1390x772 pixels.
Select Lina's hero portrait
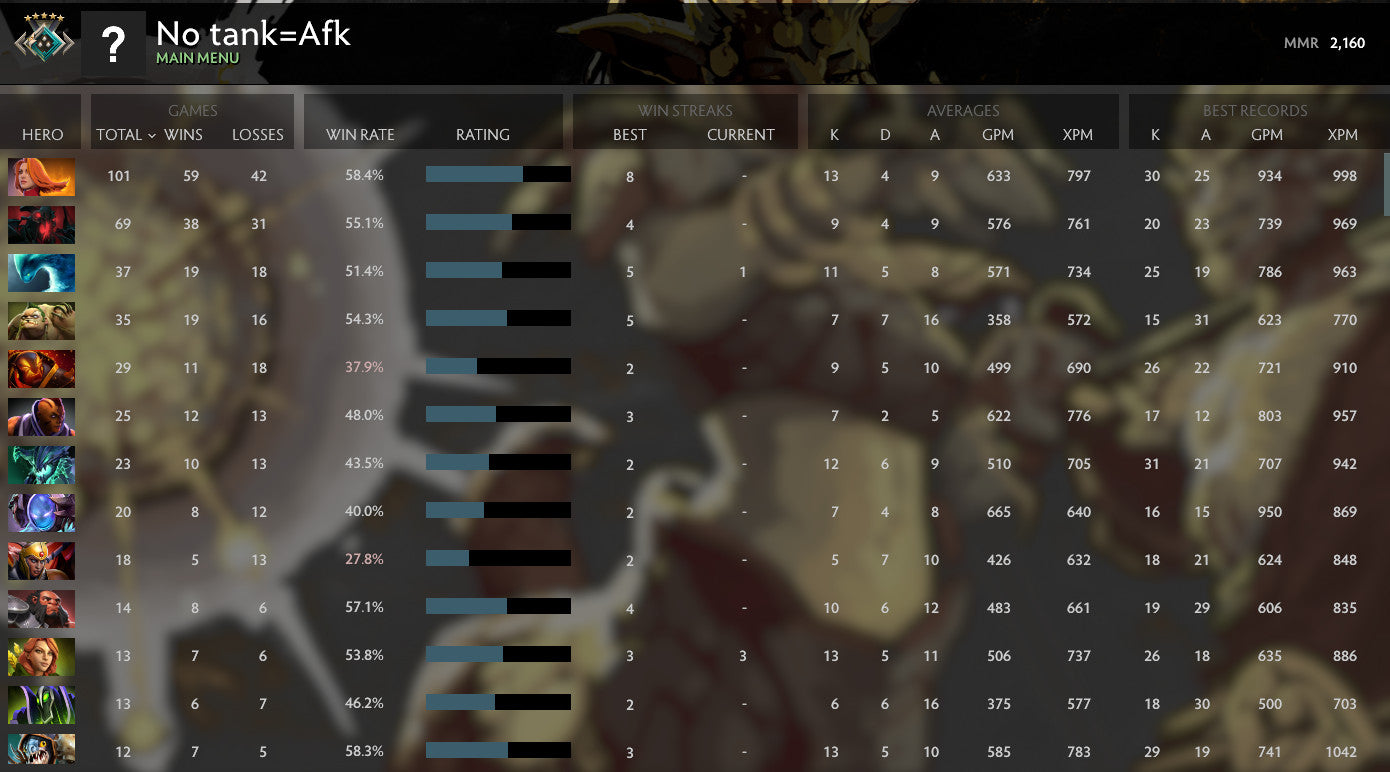coord(40,176)
